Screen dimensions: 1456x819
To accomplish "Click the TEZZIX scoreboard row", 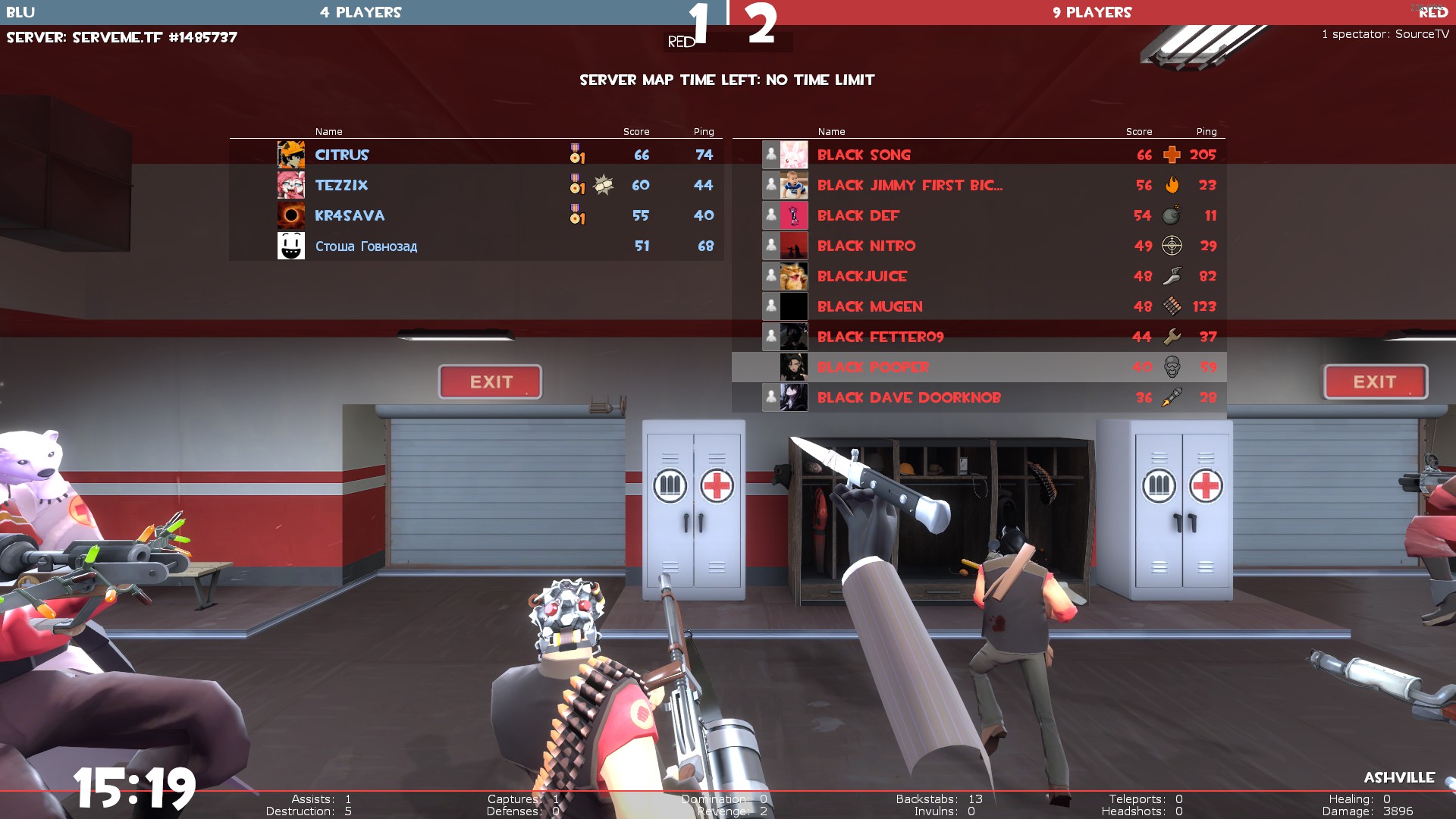I will (x=341, y=185).
